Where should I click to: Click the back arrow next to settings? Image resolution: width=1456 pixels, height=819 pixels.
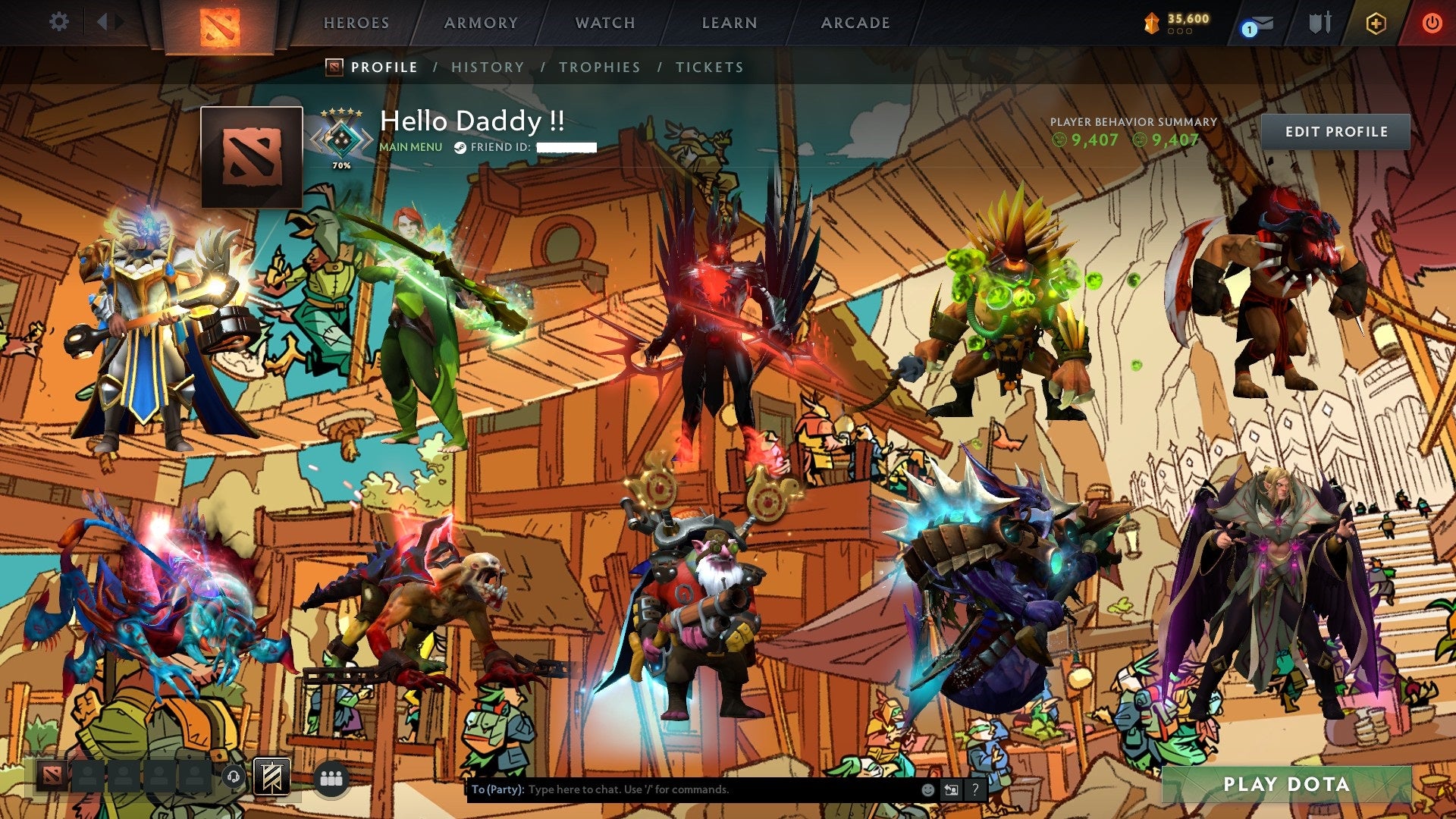point(103,21)
